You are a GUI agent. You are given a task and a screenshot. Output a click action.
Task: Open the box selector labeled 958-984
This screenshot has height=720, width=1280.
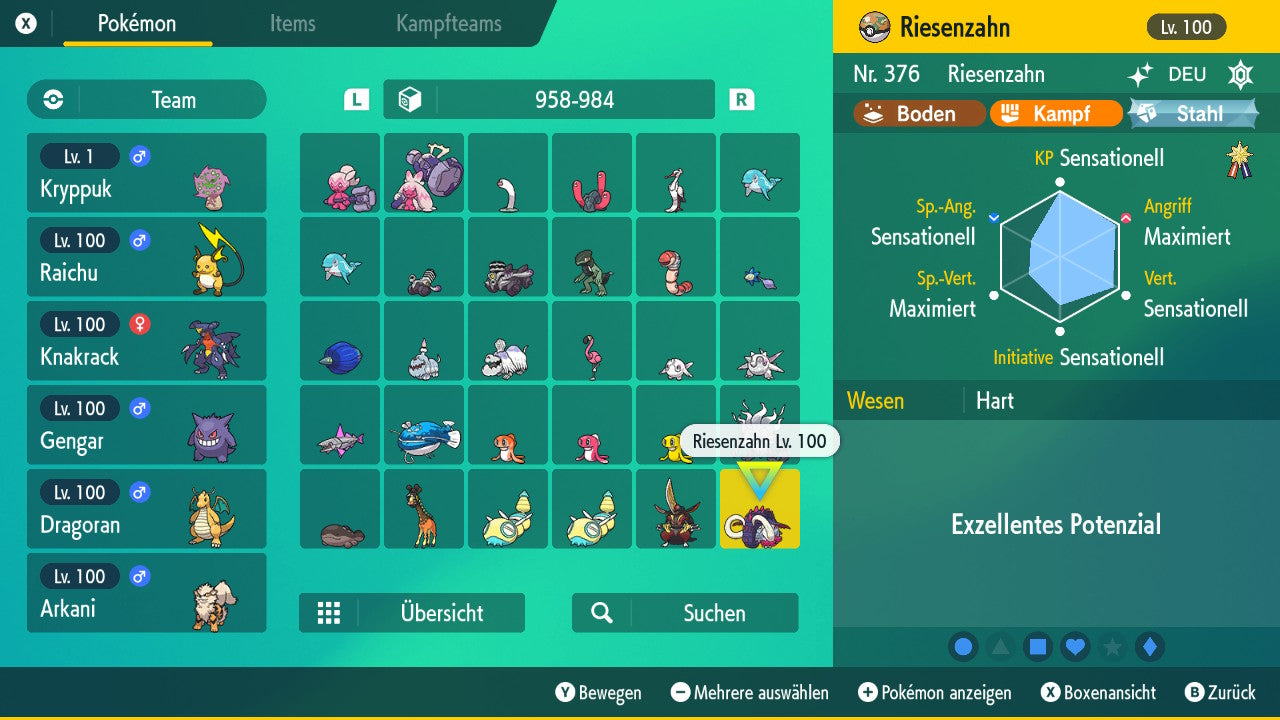pos(548,99)
